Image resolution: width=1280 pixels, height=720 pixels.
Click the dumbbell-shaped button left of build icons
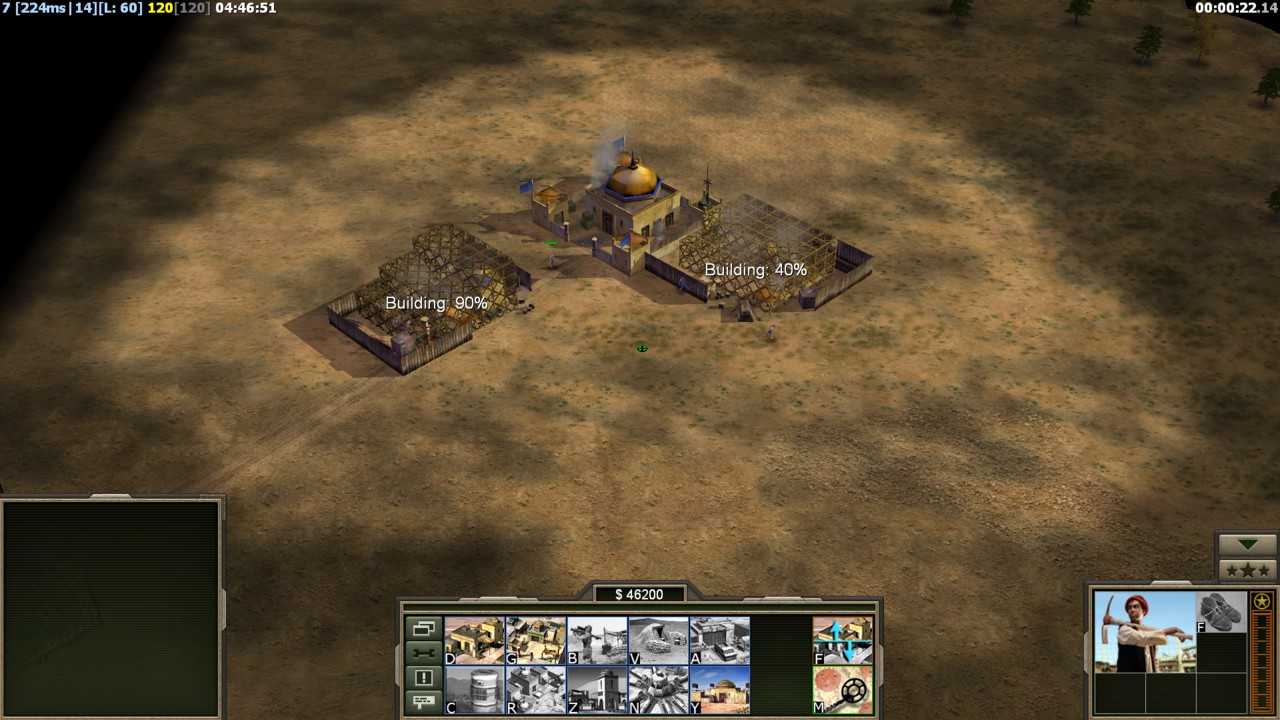(x=423, y=653)
